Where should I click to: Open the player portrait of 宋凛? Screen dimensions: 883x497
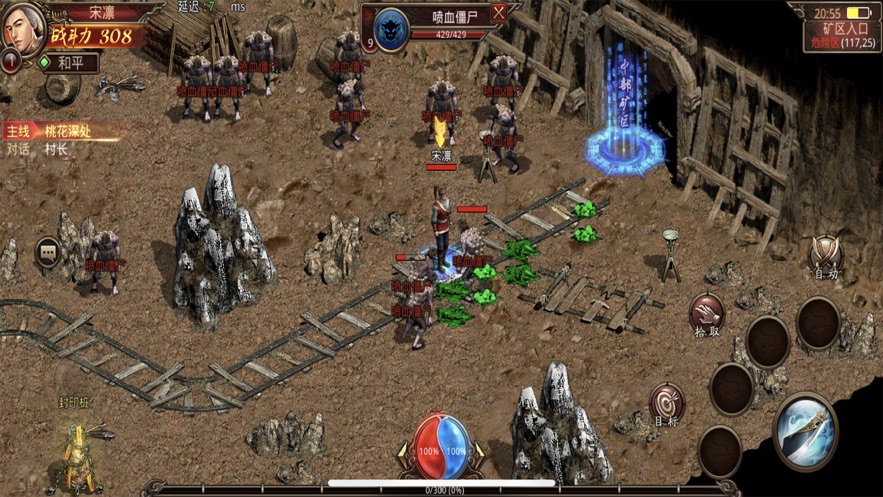point(22,28)
